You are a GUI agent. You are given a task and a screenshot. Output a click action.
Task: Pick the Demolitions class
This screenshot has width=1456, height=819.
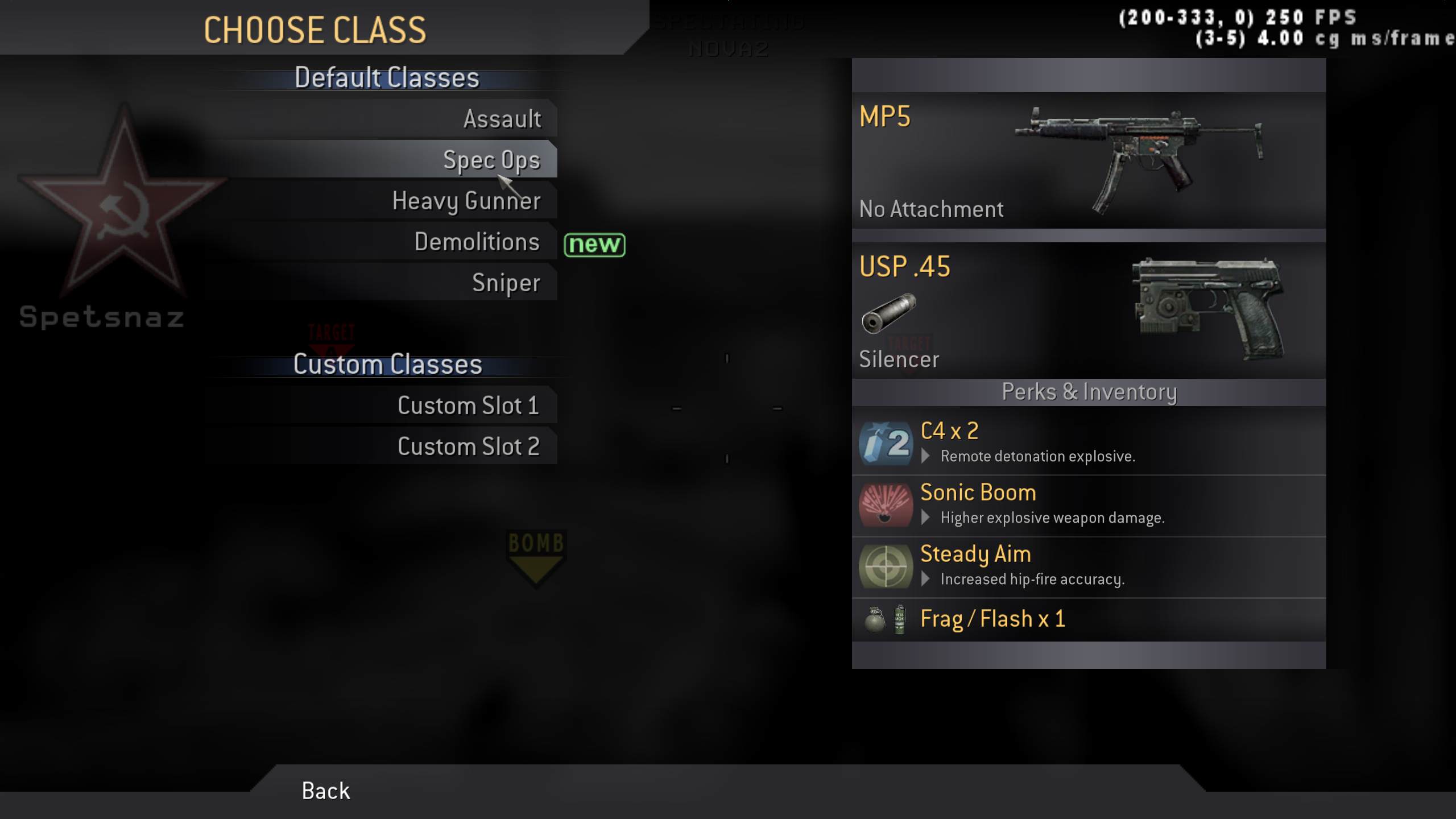tap(477, 241)
